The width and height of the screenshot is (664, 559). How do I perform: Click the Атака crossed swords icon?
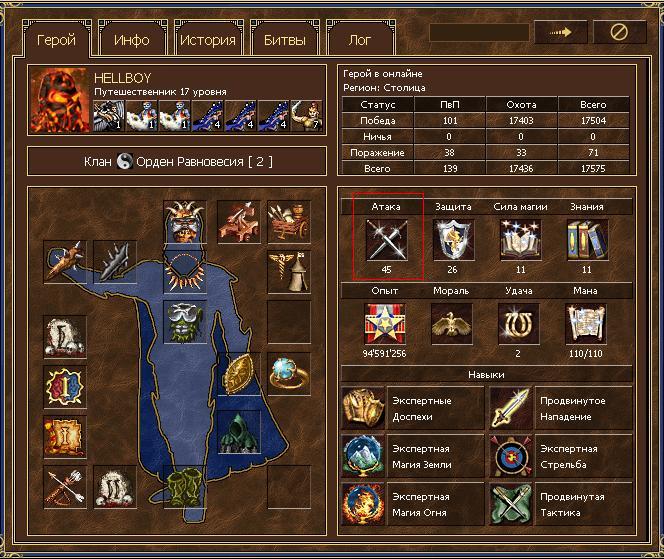click(386, 239)
